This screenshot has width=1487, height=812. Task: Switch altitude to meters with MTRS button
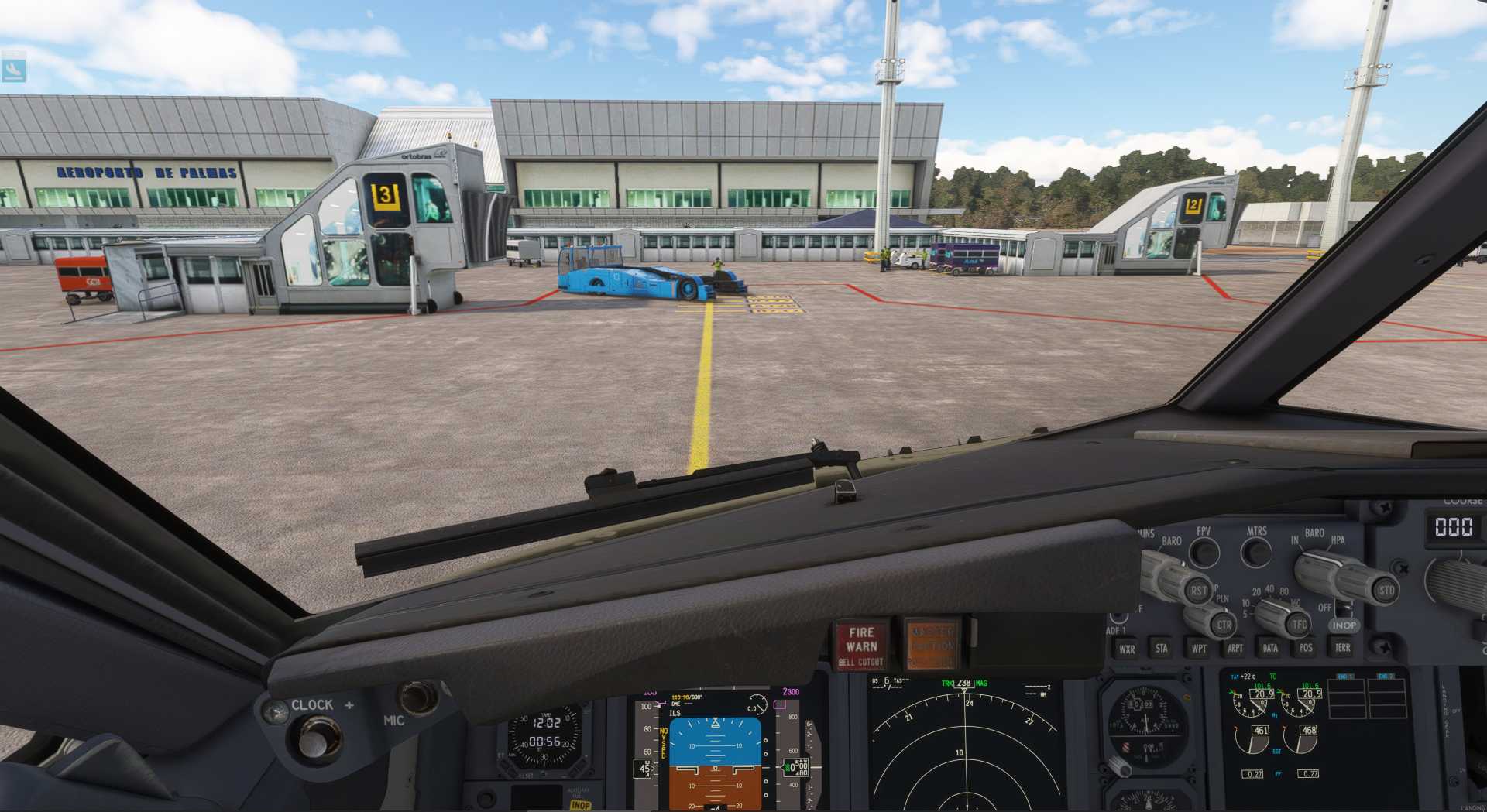click(1255, 552)
